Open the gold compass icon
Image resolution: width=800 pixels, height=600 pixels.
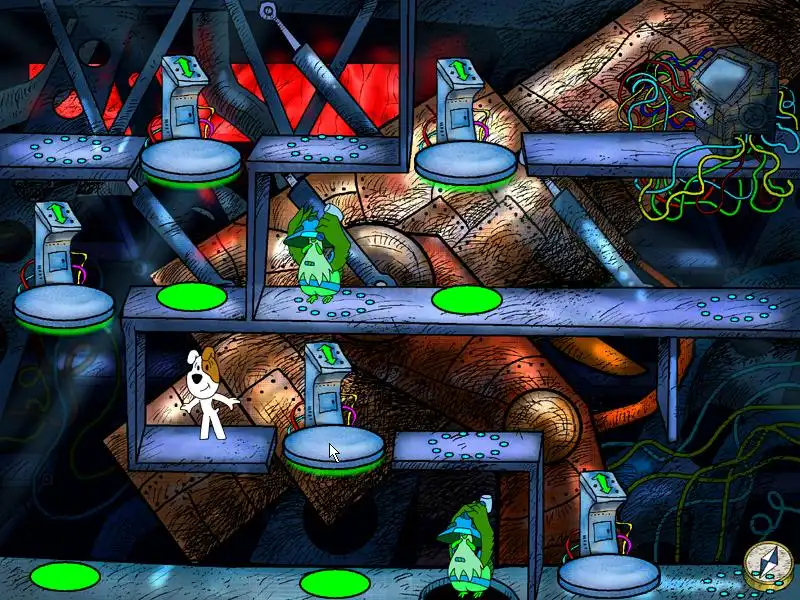[x=768, y=567]
